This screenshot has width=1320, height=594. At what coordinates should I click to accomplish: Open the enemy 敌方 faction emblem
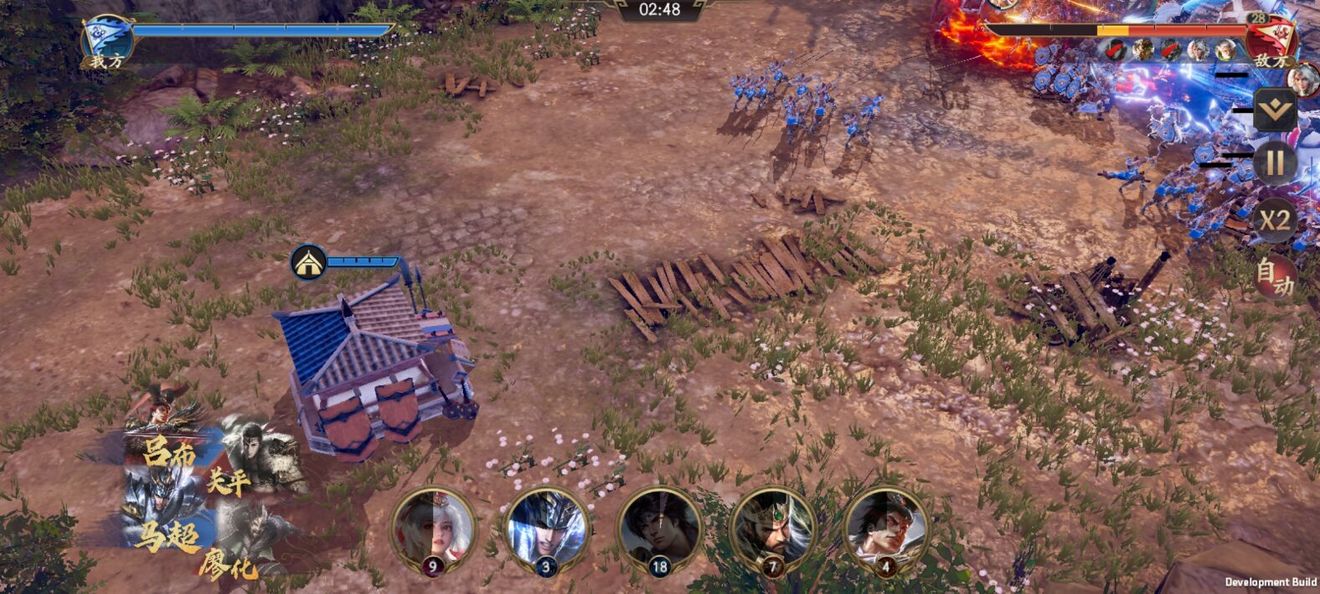click(1271, 40)
